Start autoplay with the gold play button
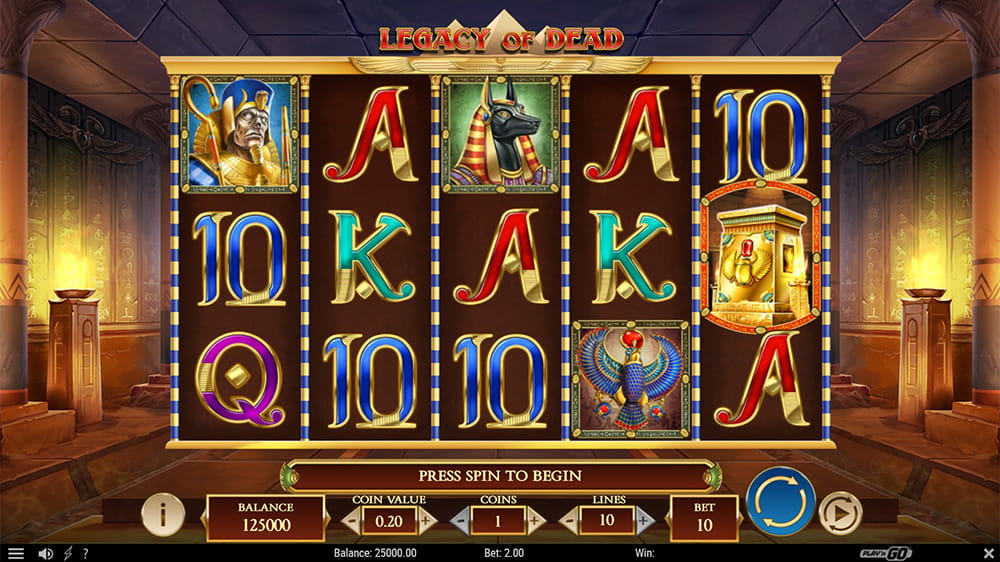Image resolution: width=1000 pixels, height=562 pixels. (x=839, y=514)
